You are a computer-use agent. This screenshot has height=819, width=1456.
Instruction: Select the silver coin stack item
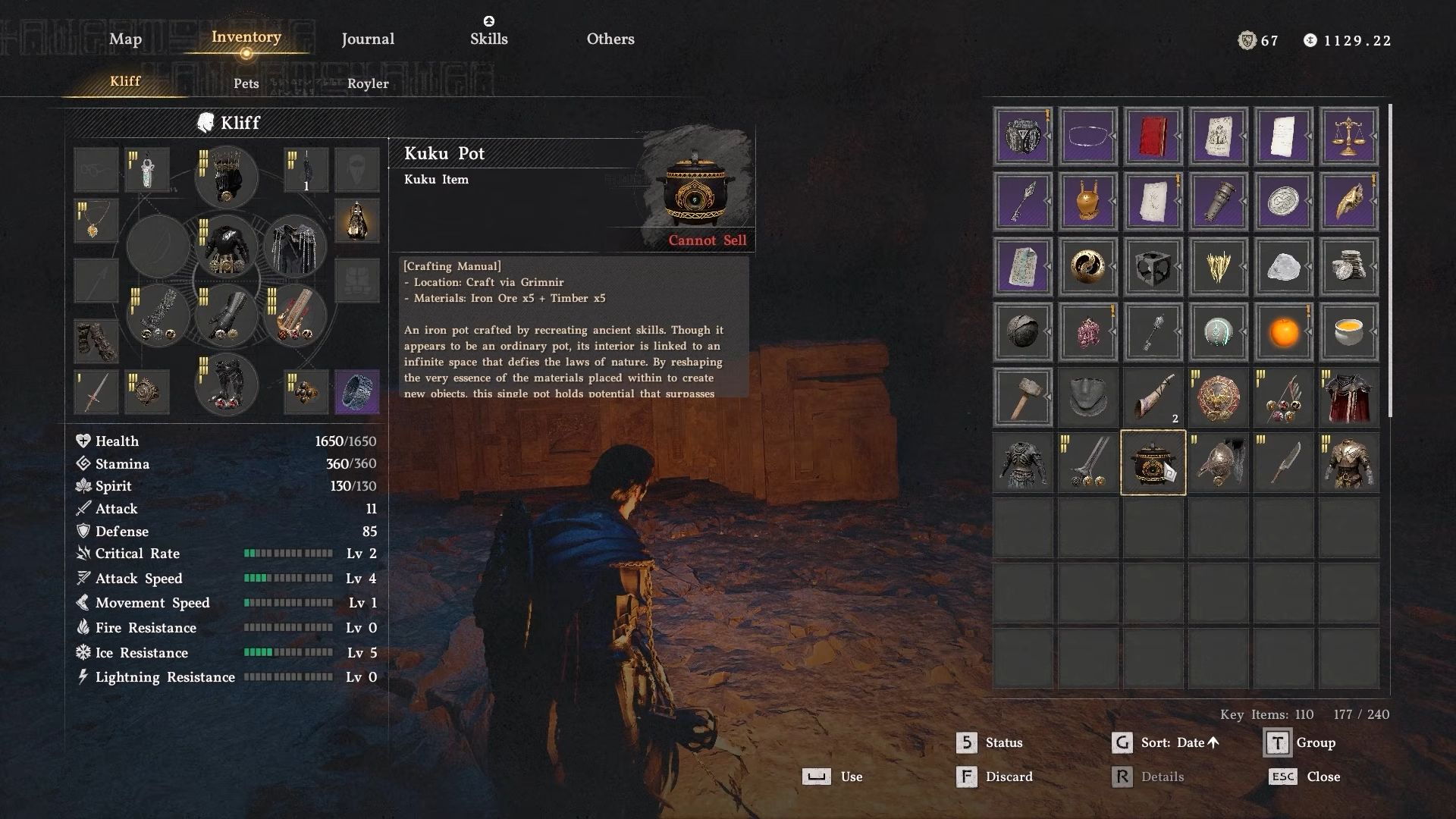1348,267
